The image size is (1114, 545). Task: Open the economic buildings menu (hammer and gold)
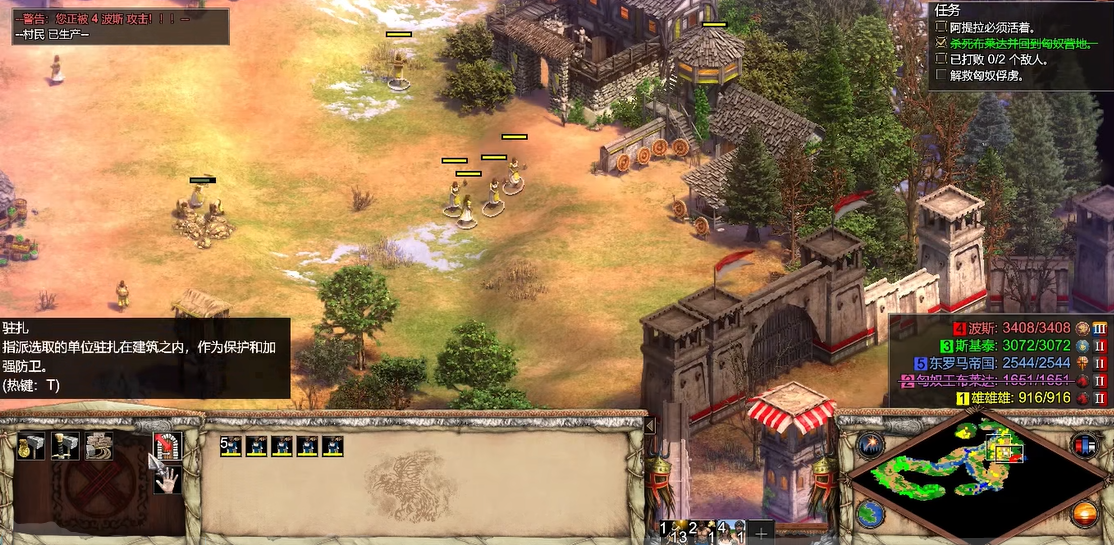[x=31, y=446]
